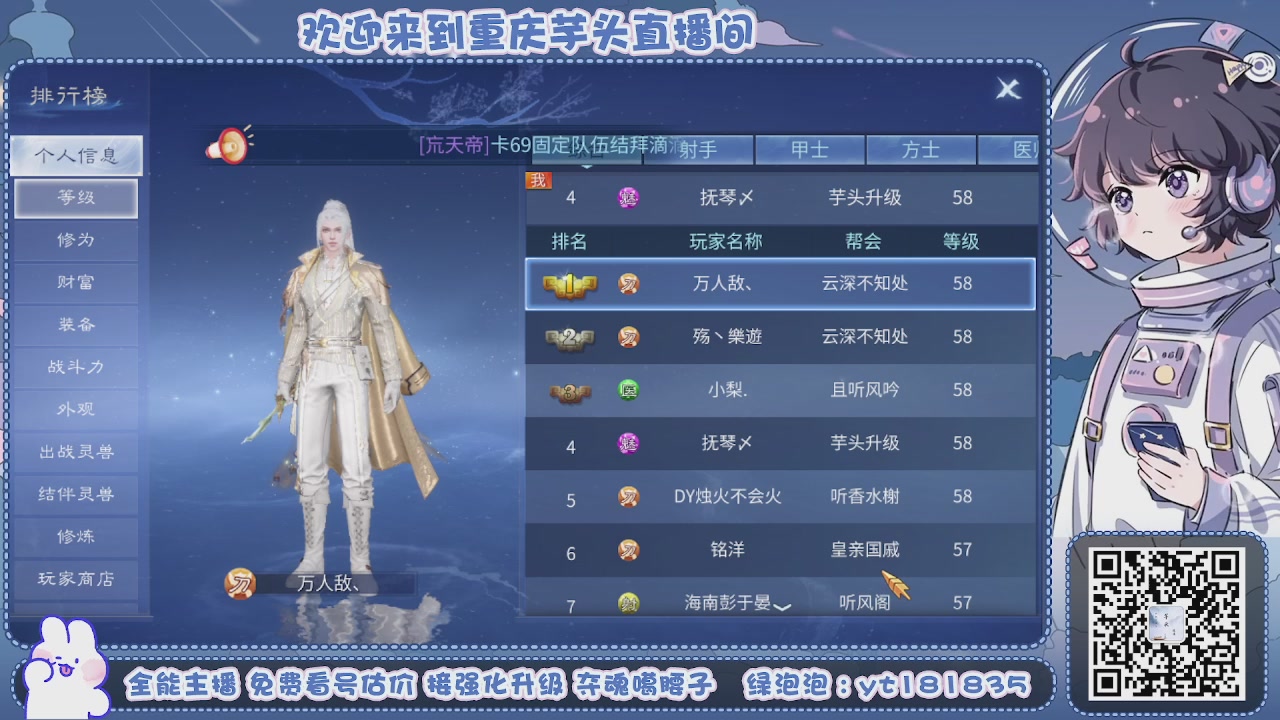The width and height of the screenshot is (1280, 720).
Task: Open the 战斗力 ranking list
Action: tap(75, 368)
